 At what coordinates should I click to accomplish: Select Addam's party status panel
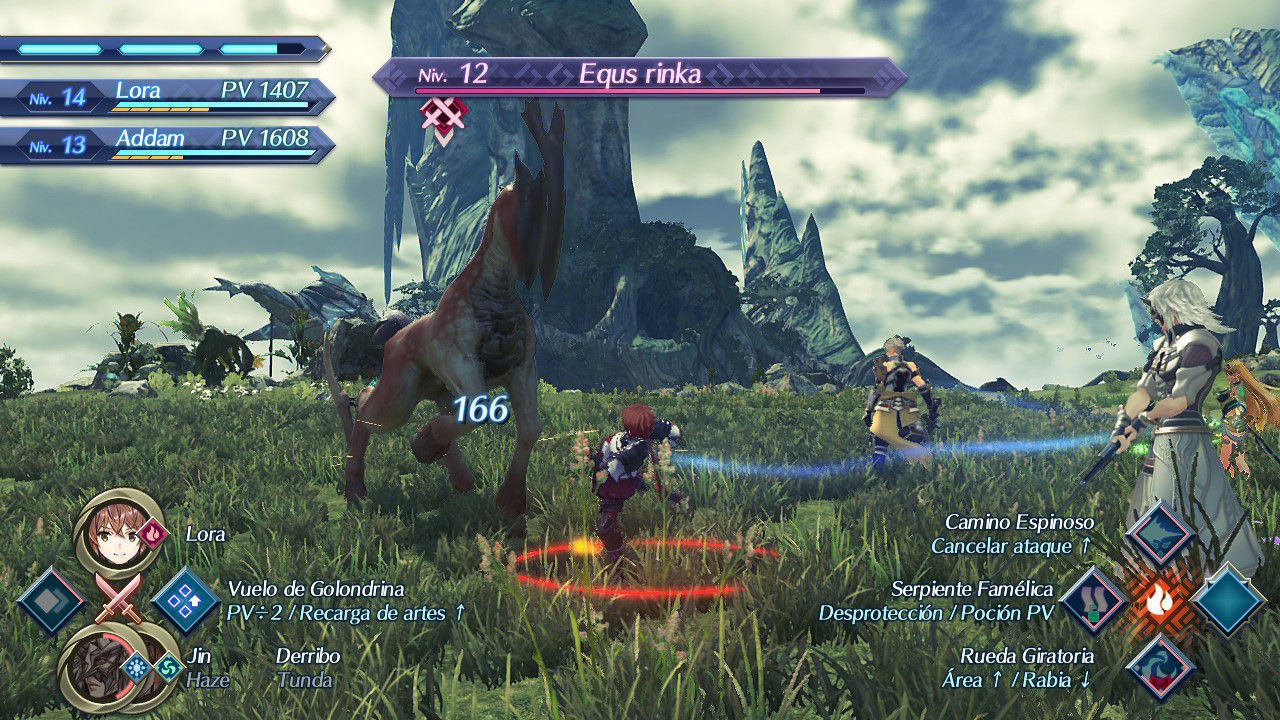168,145
